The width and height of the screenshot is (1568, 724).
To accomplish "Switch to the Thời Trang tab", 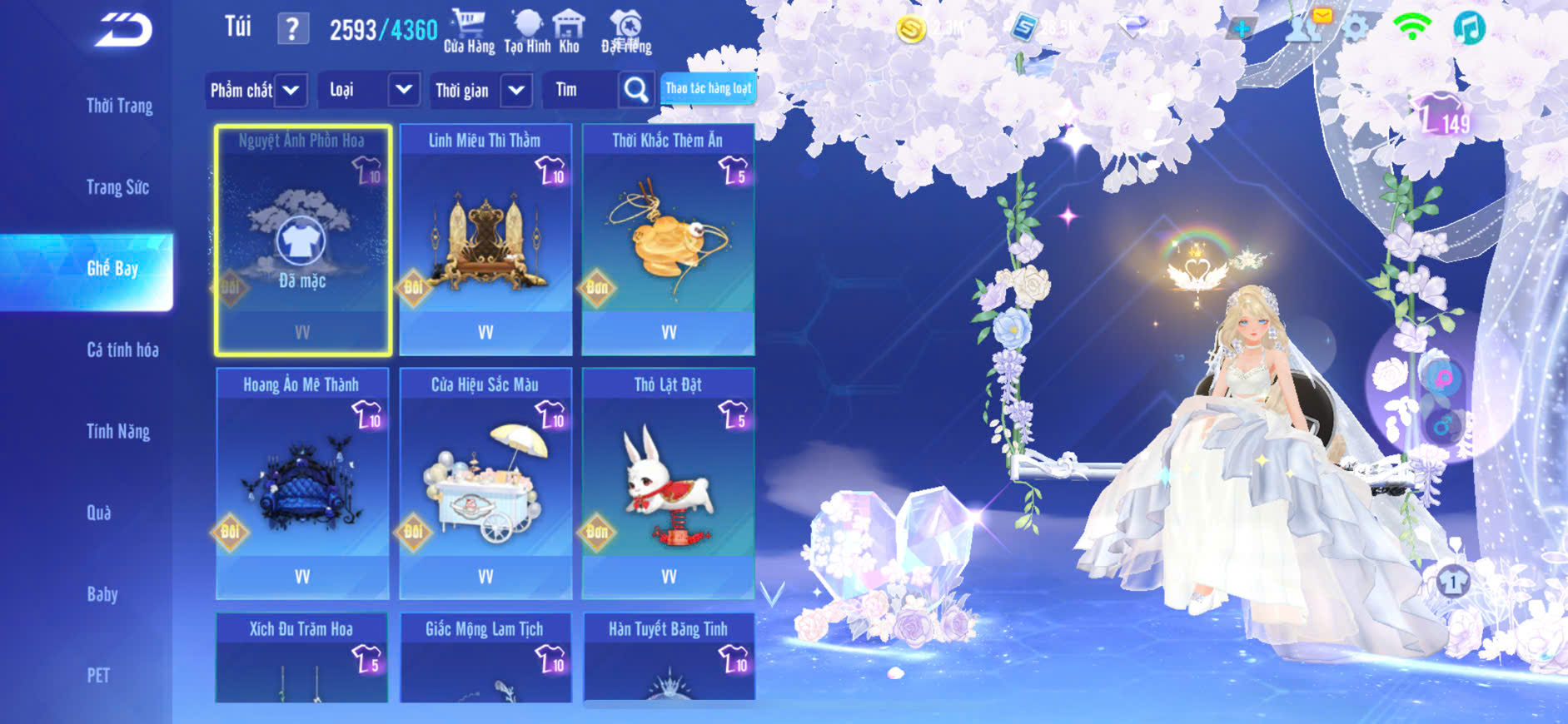I will [119, 107].
